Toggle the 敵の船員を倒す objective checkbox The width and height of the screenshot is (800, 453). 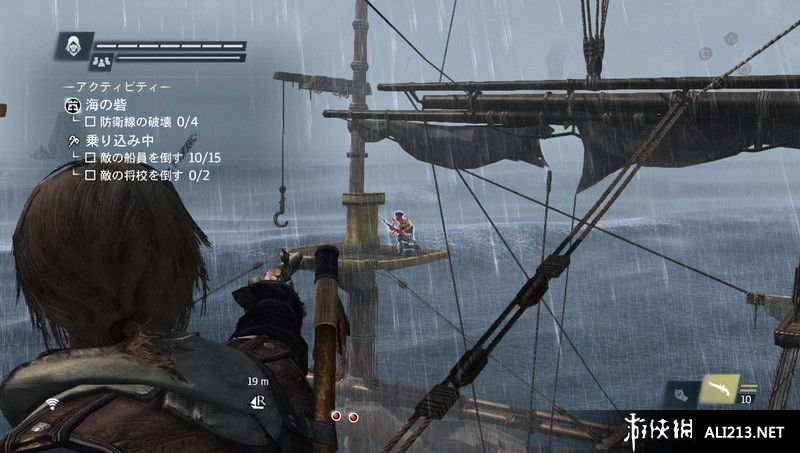point(90,158)
